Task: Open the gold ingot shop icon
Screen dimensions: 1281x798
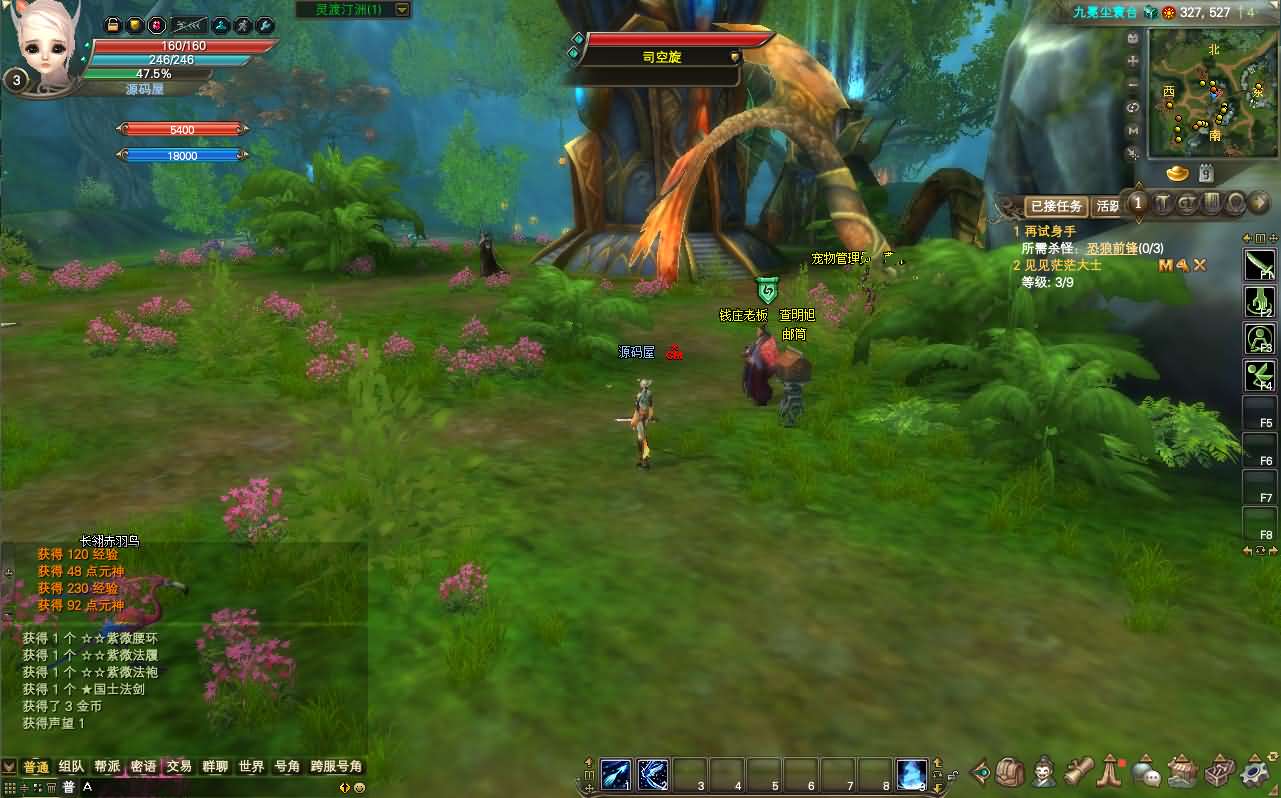Action: [1178, 173]
